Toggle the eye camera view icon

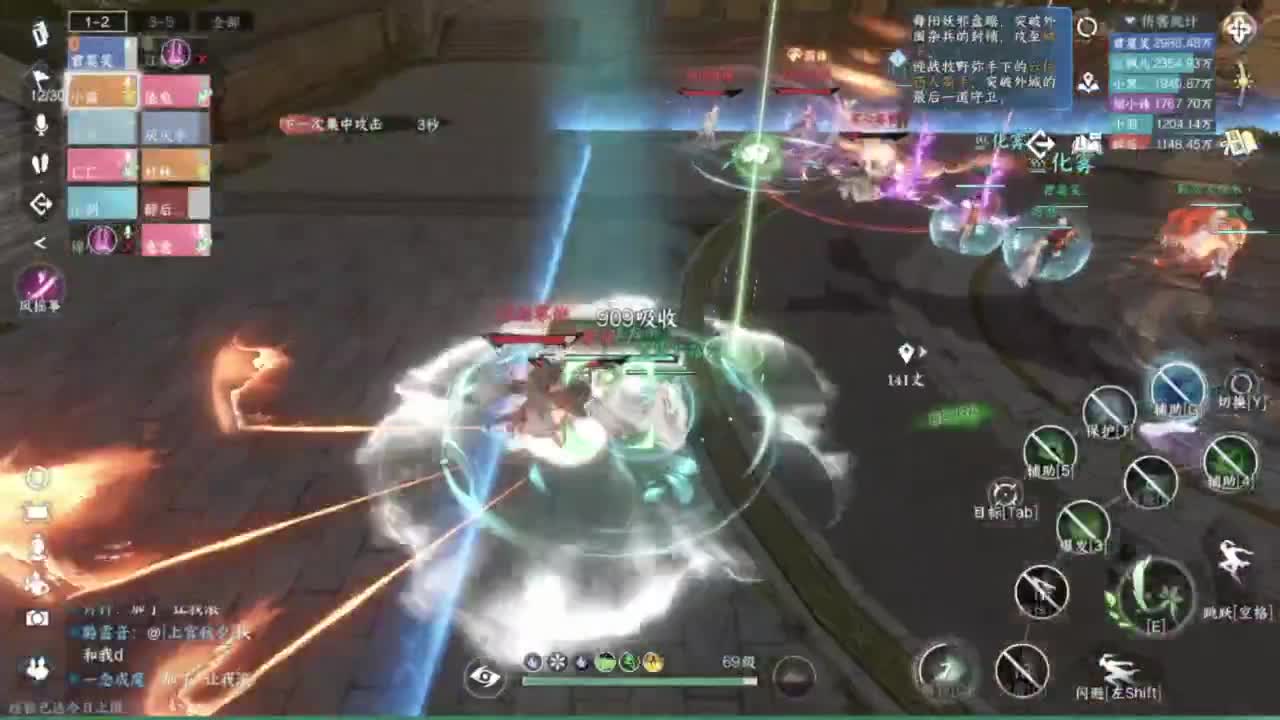click(486, 678)
